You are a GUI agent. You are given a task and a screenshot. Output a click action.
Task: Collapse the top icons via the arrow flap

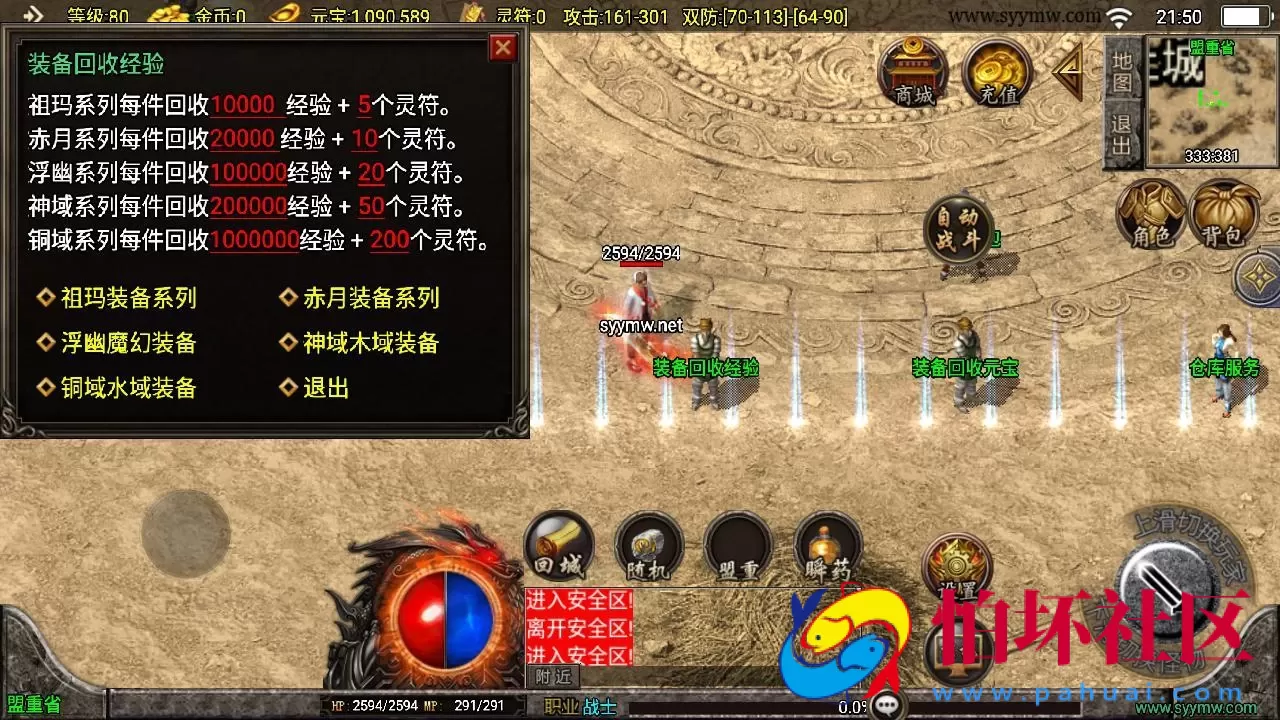pos(1067,70)
